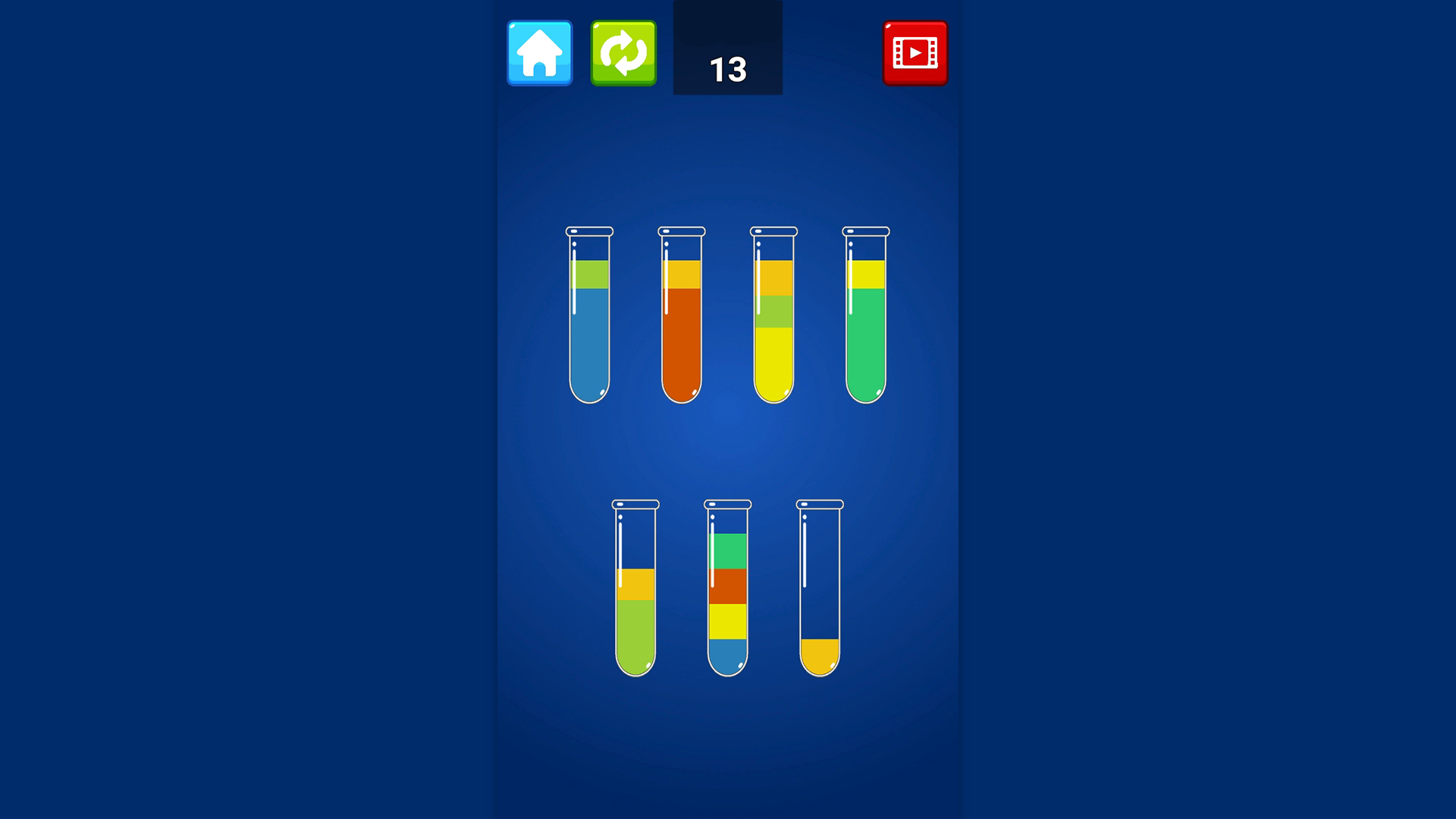This screenshot has width=1456, height=819.
Task: Click the tube with green liquid at bottom left
Action: click(634, 629)
